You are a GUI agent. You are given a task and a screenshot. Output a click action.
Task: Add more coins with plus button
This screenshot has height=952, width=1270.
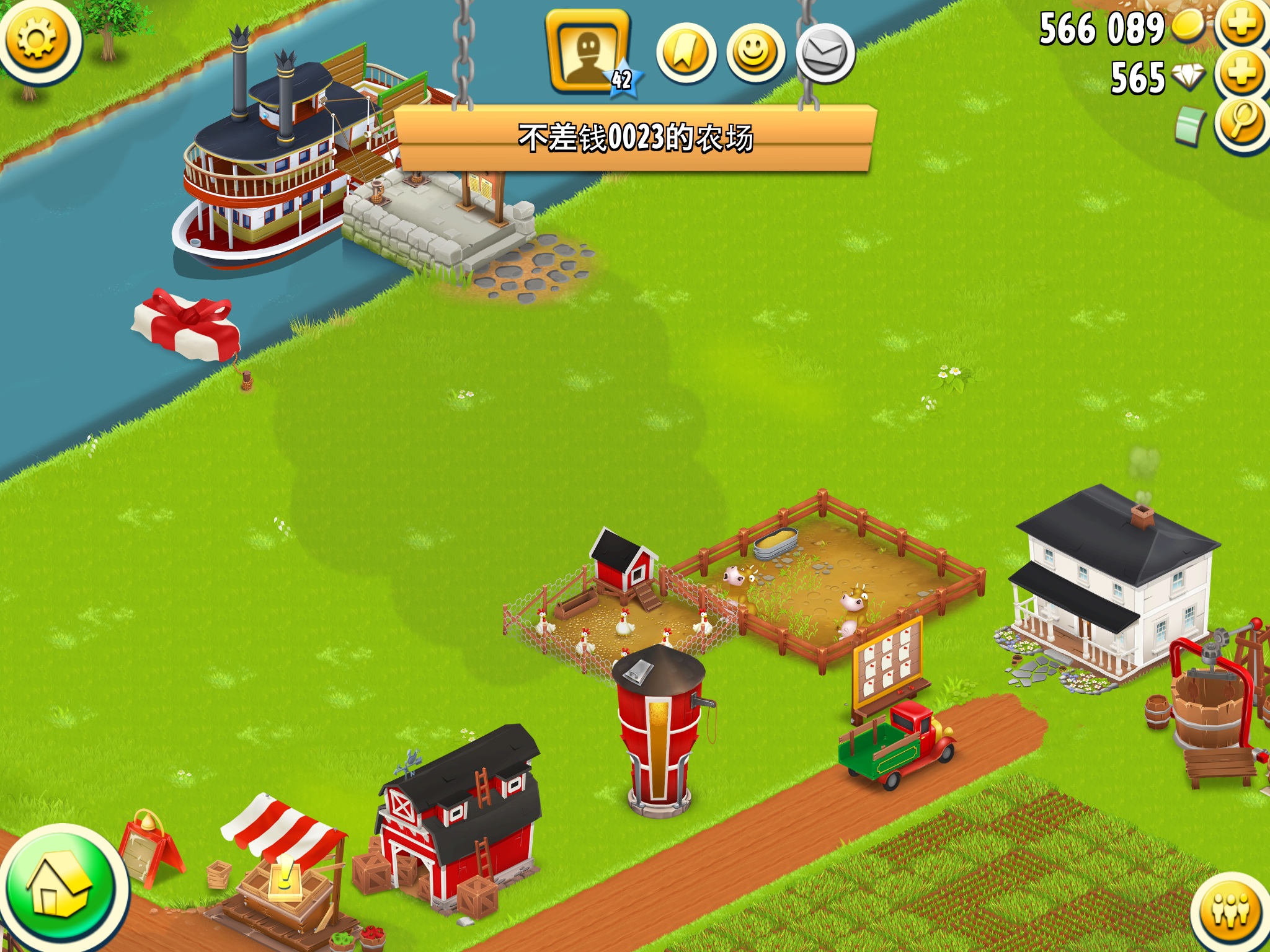[1242, 25]
